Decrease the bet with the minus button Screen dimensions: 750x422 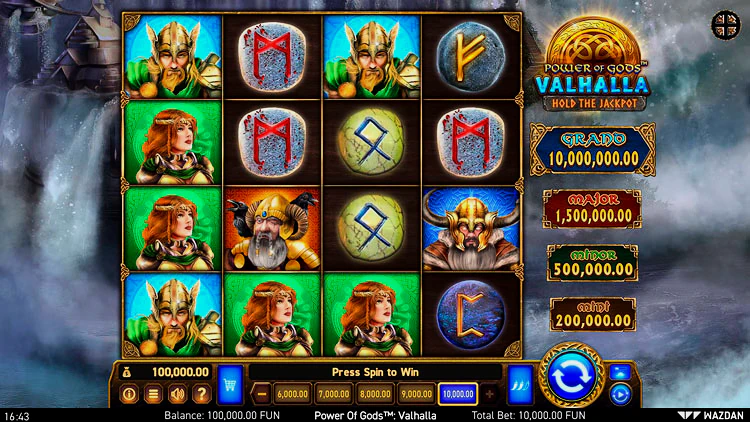(262, 394)
